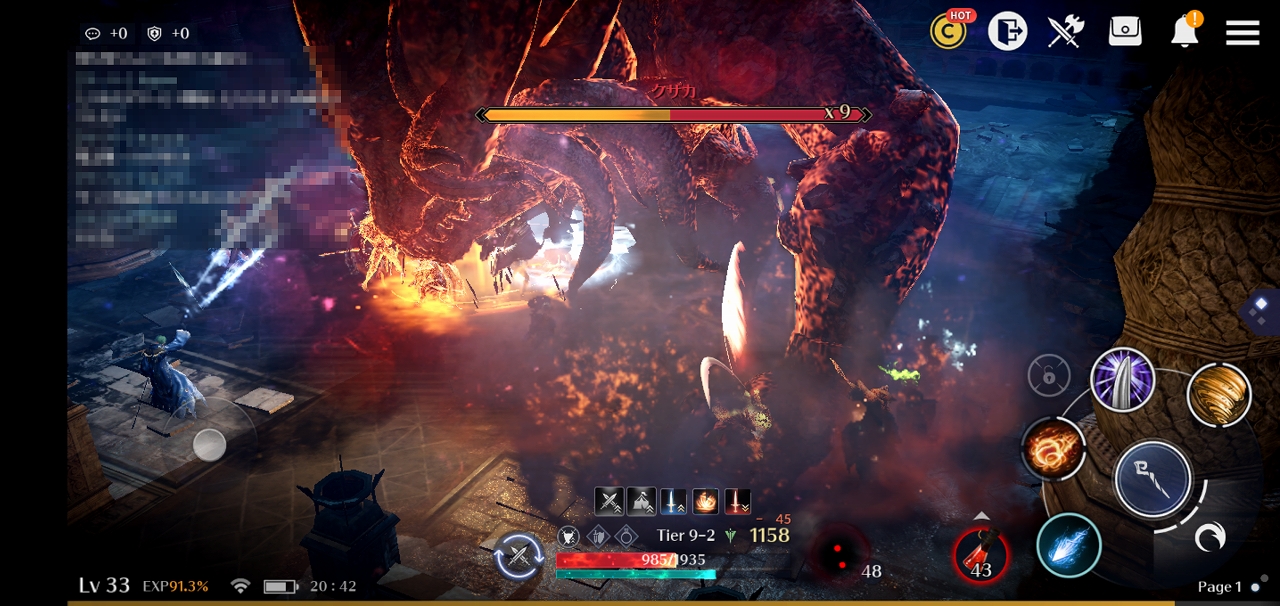This screenshot has height=606, width=1280.
Task: Cast the fireball swirl skill
Action: point(1054,448)
